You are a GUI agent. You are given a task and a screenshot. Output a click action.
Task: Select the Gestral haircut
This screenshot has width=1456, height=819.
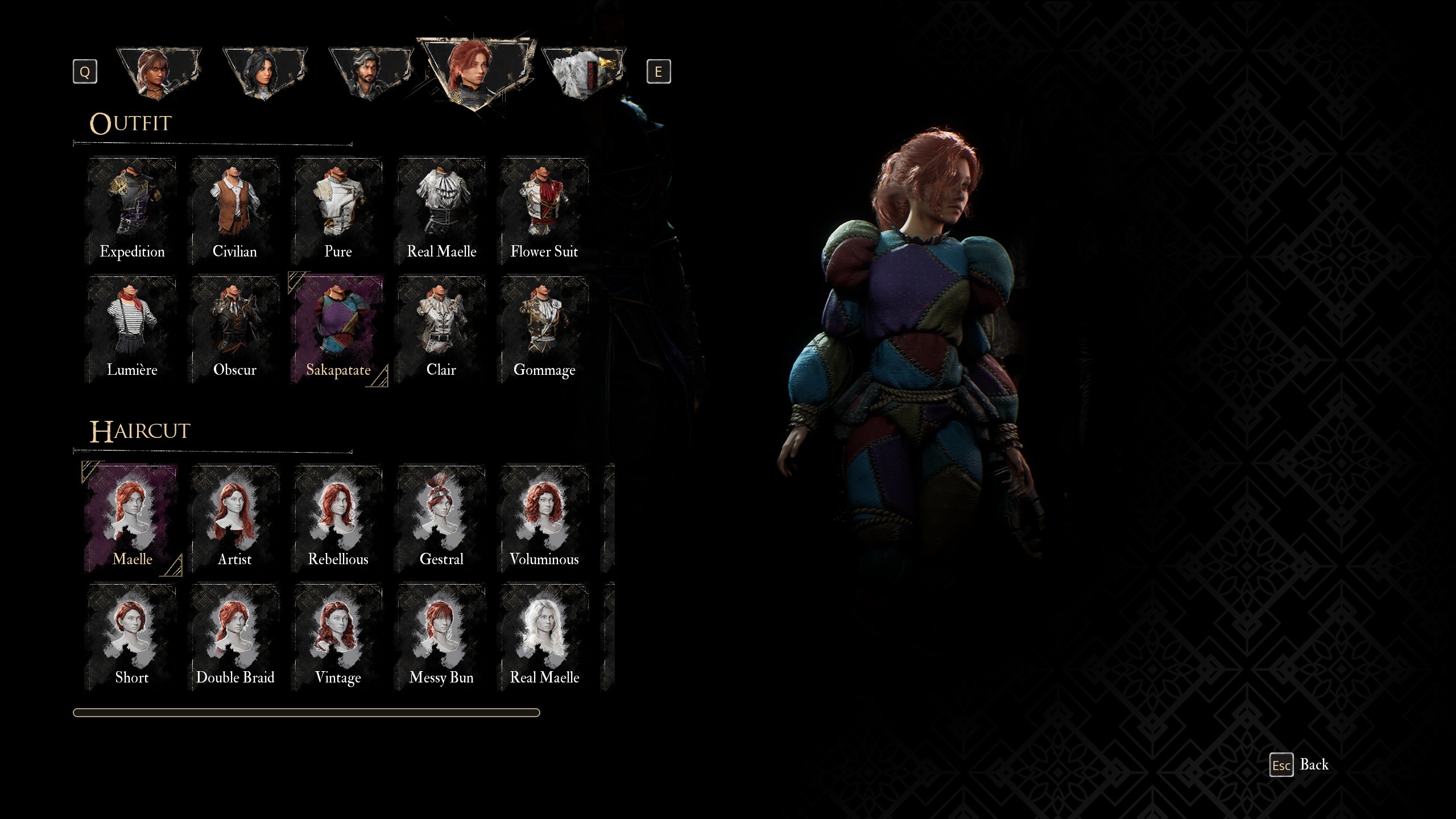point(441,519)
